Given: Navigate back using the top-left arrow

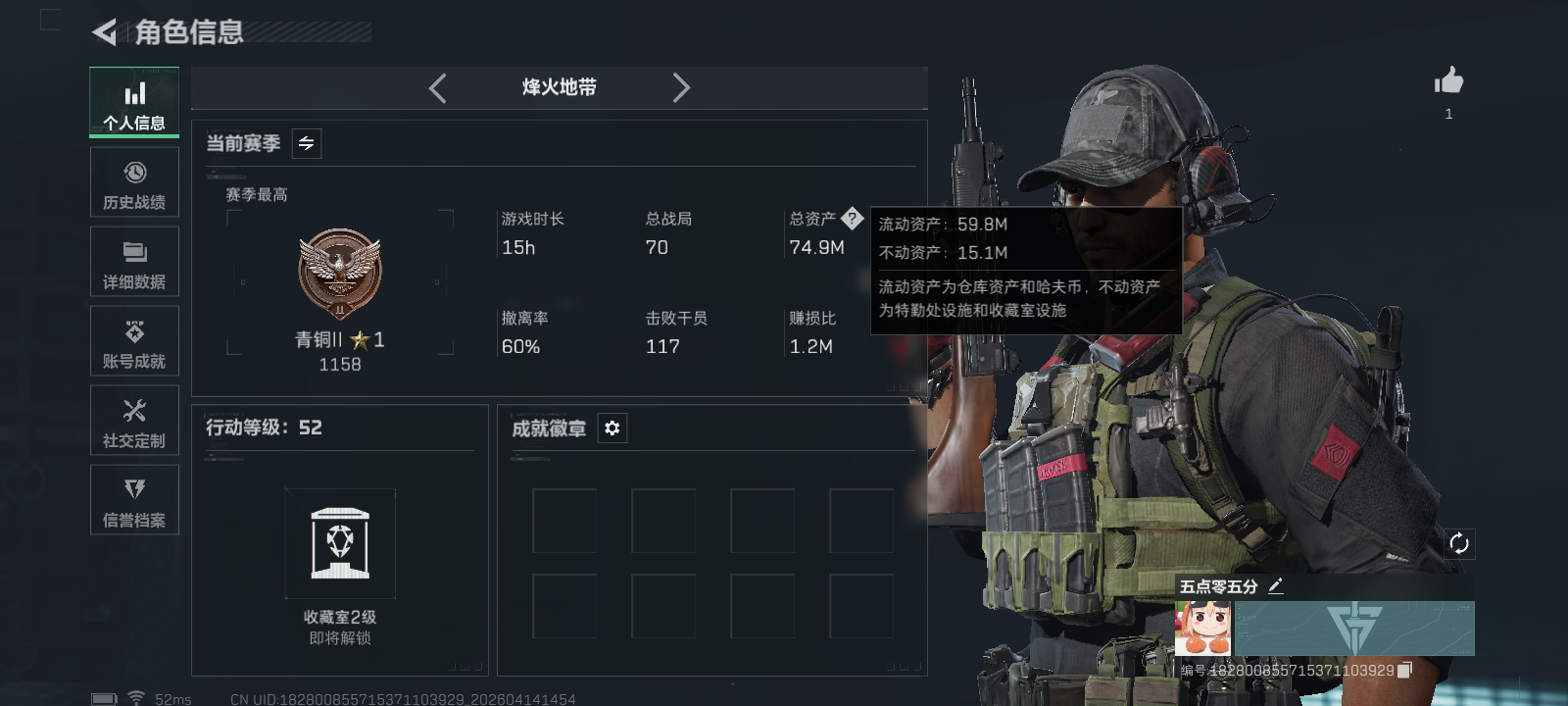Looking at the screenshot, I should pyautogui.click(x=102, y=30).
